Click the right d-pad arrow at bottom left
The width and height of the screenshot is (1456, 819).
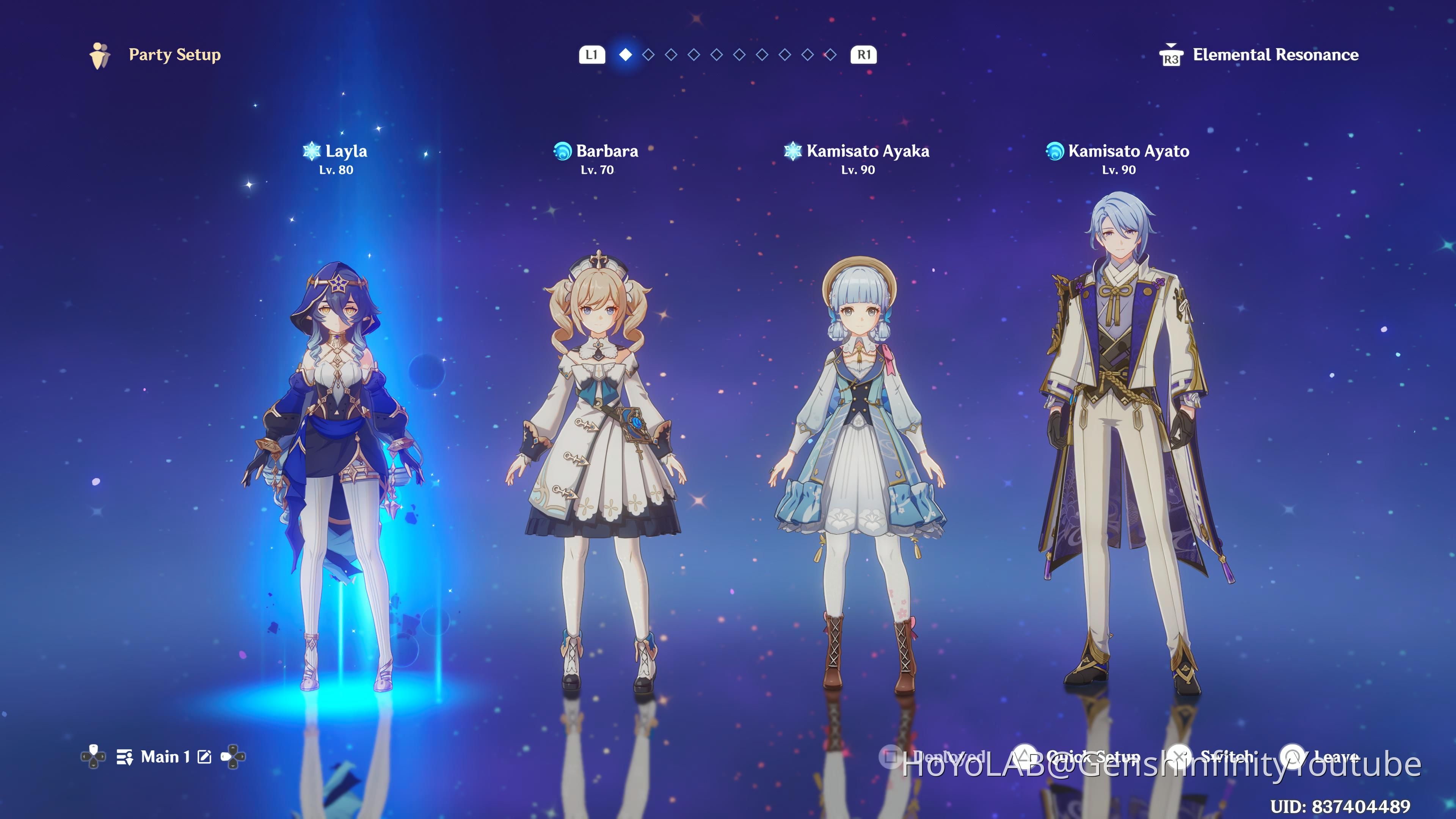click(x=243, y=758)
